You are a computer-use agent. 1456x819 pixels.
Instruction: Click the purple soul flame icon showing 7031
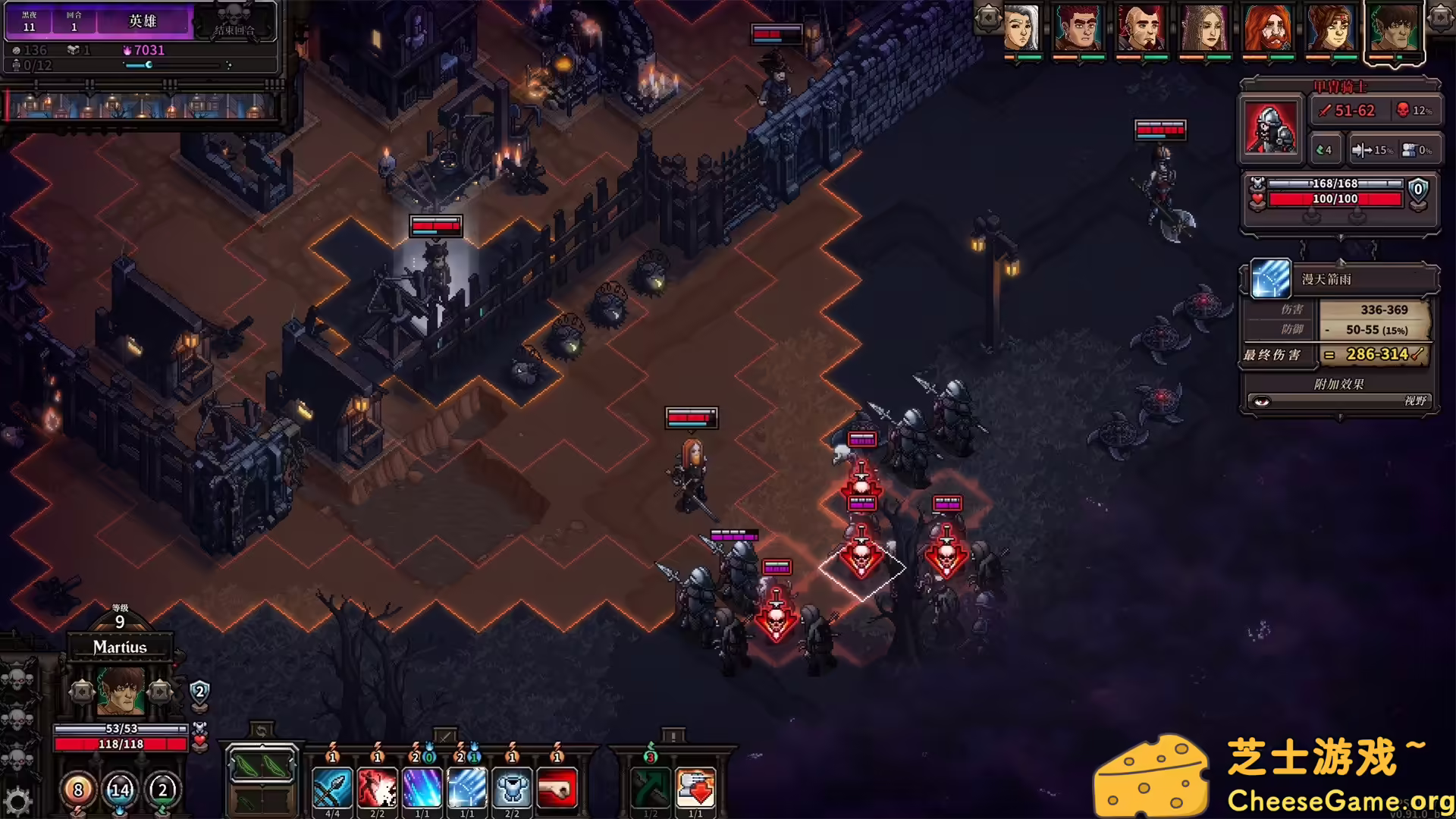tap(126, 52)
